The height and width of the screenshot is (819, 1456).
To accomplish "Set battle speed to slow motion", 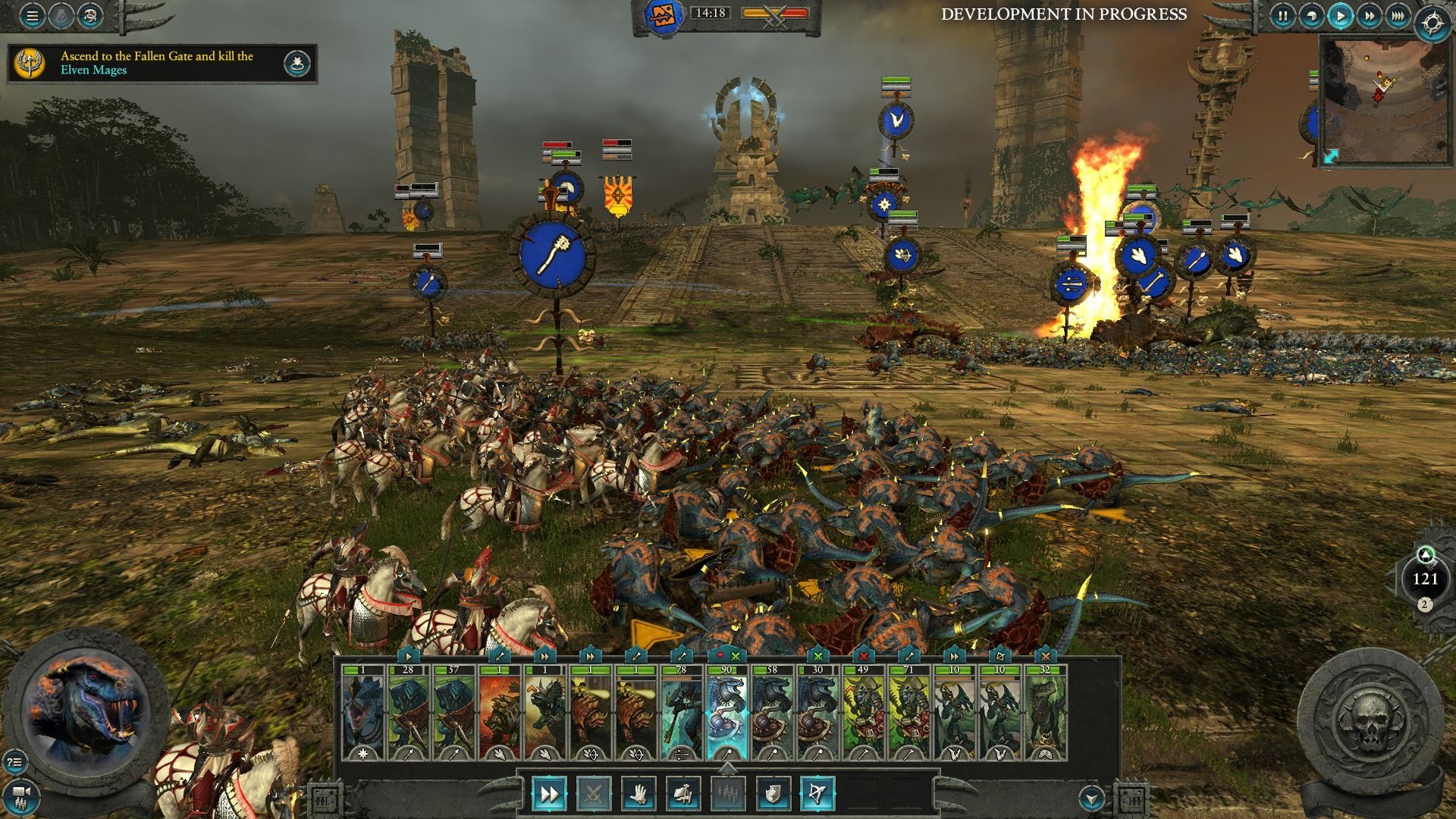I will [x=1311, y=15].
